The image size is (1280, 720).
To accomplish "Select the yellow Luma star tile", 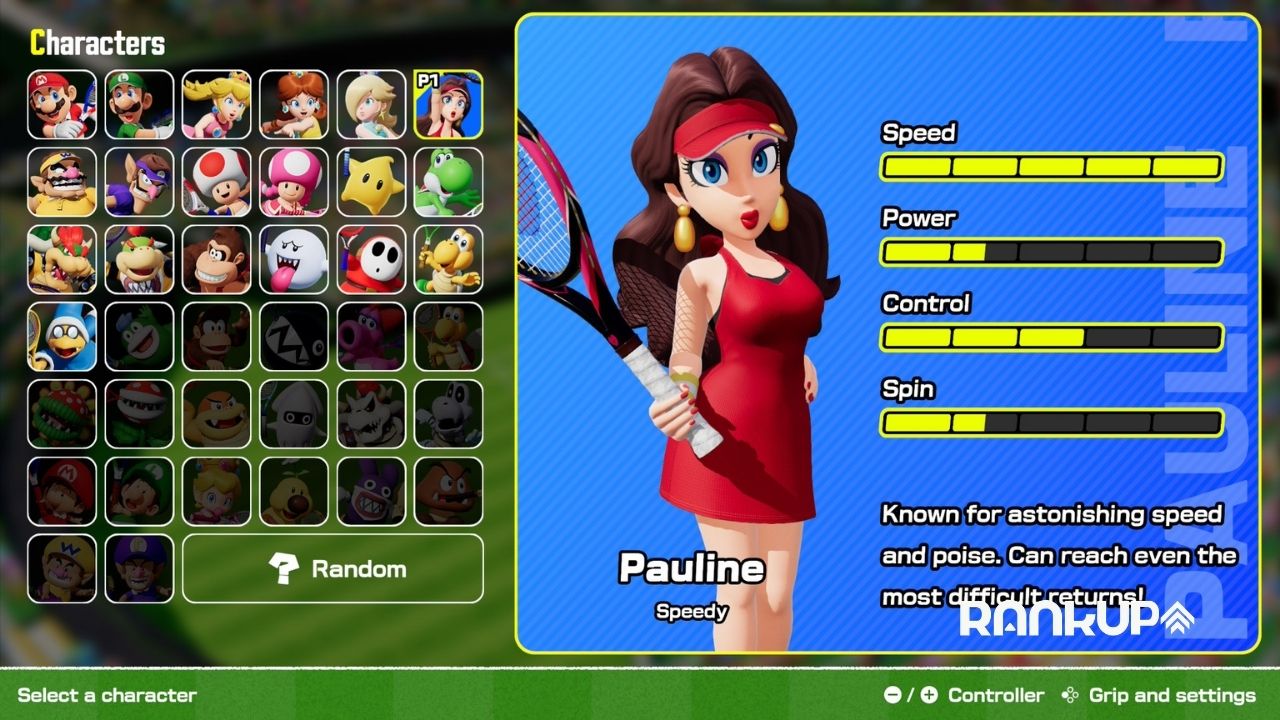I will pyautogui.click(x=371, y=182).
